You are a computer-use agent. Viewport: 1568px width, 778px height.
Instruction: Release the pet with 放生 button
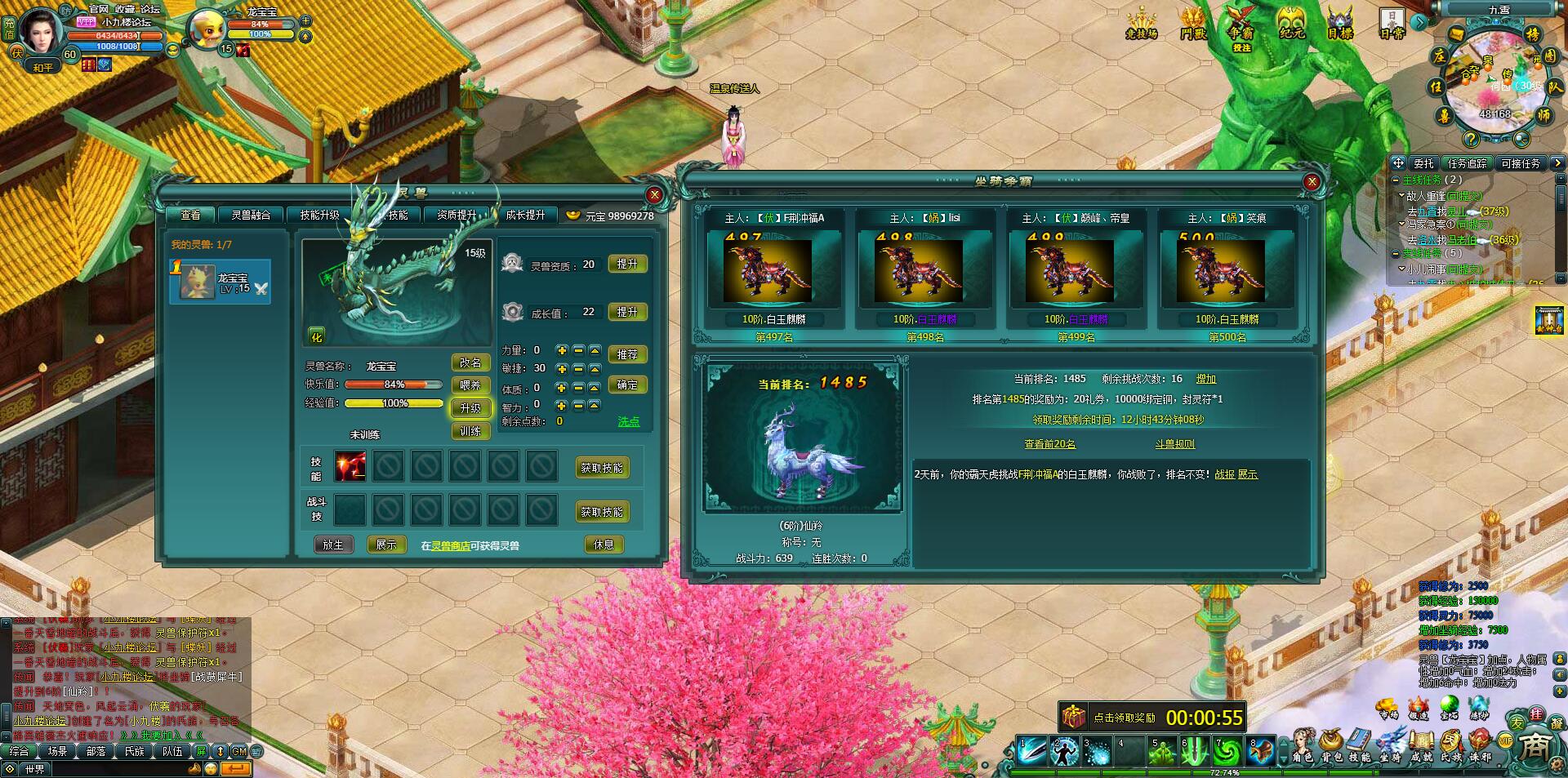click(x=333, y=545)
